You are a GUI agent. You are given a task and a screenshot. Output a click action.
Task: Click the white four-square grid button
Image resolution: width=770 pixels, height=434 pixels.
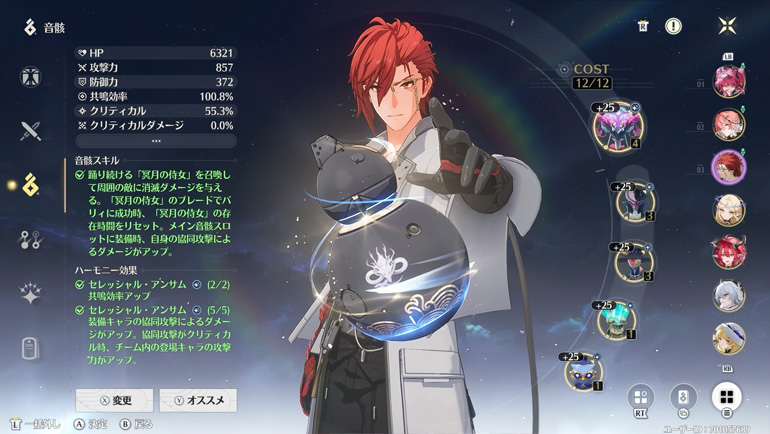click(727, 397)
